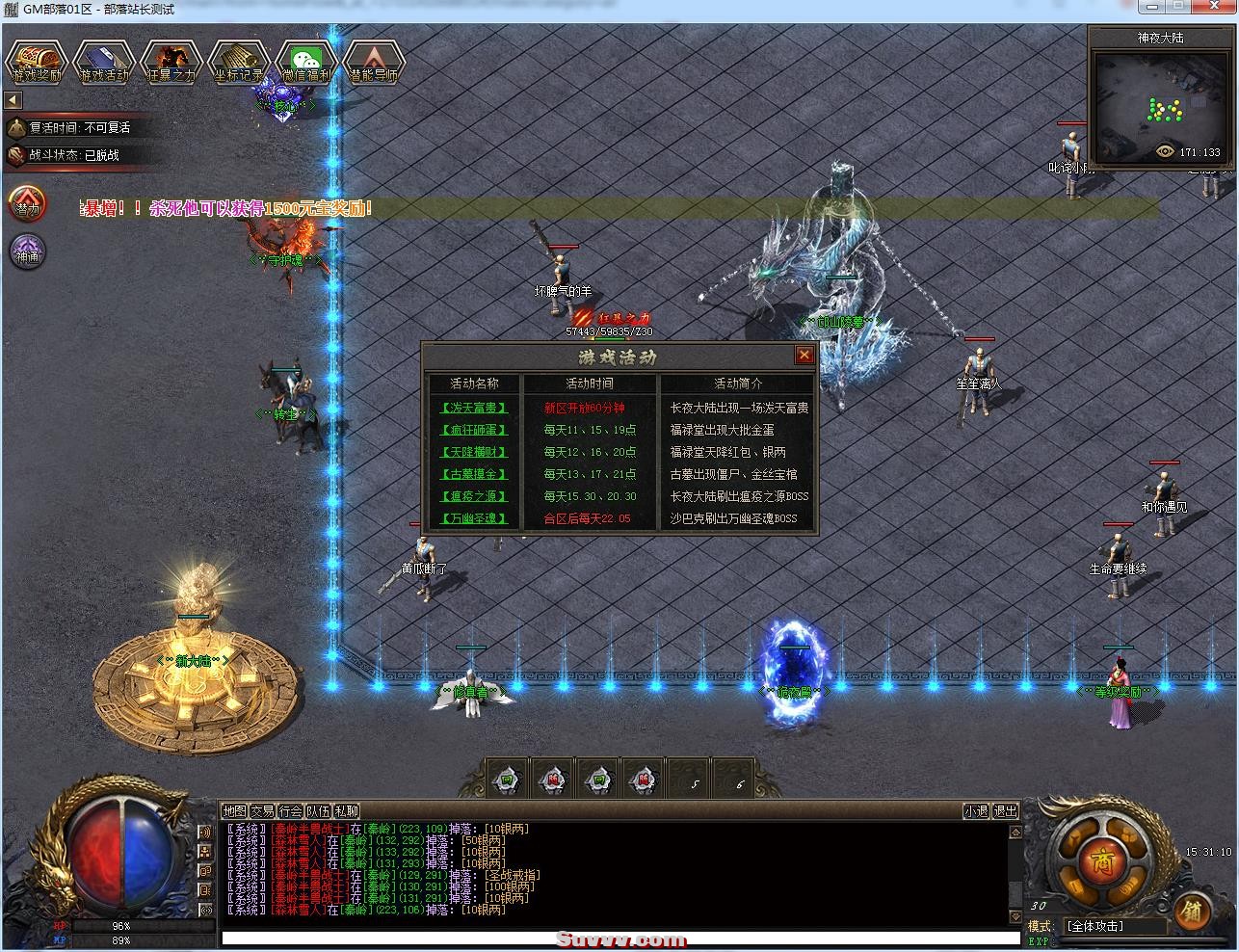
Task: Open the 微信福利 WeChat welfare panel
Action: pos(305,63)
